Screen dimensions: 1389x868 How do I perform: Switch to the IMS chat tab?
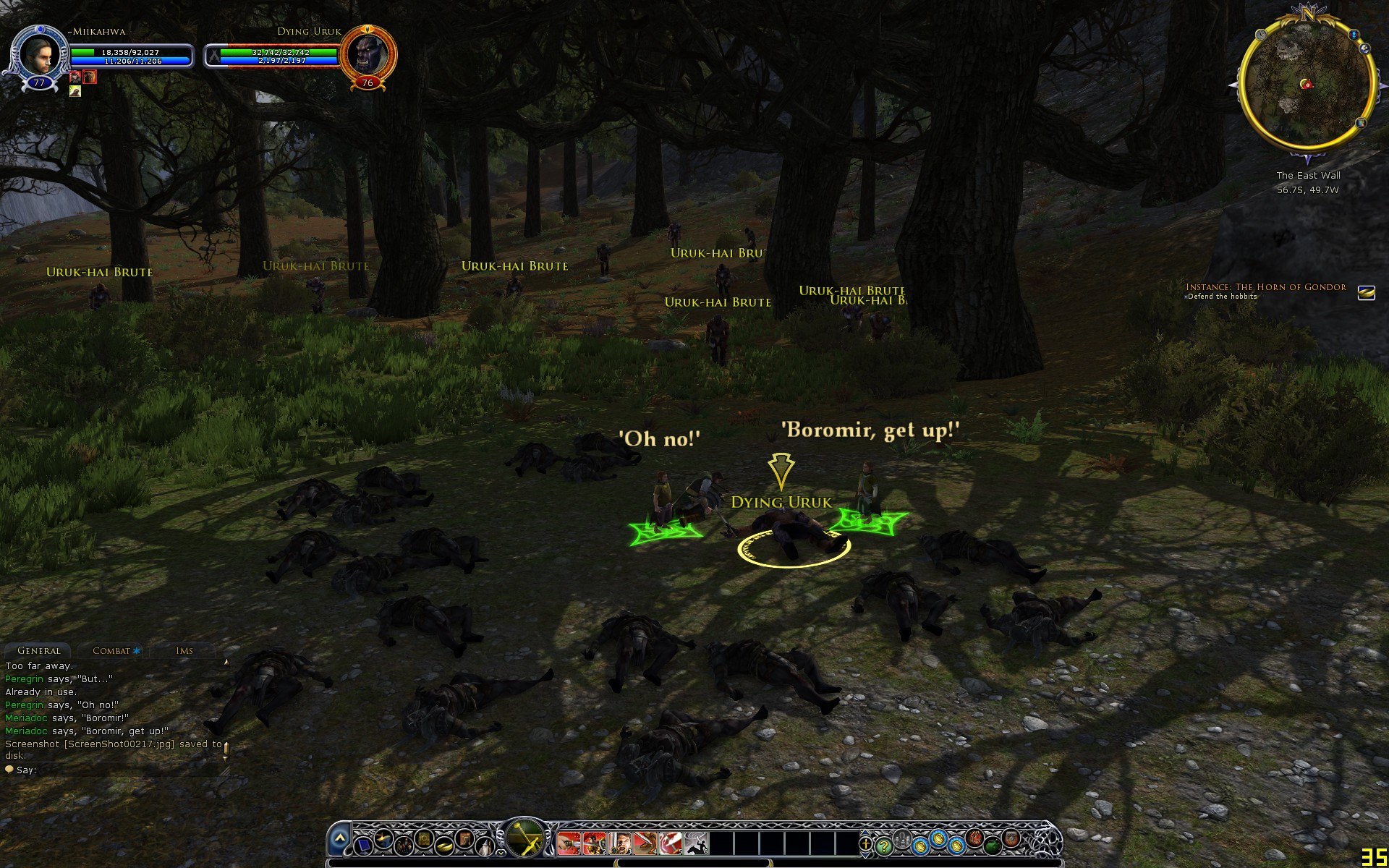184,650
